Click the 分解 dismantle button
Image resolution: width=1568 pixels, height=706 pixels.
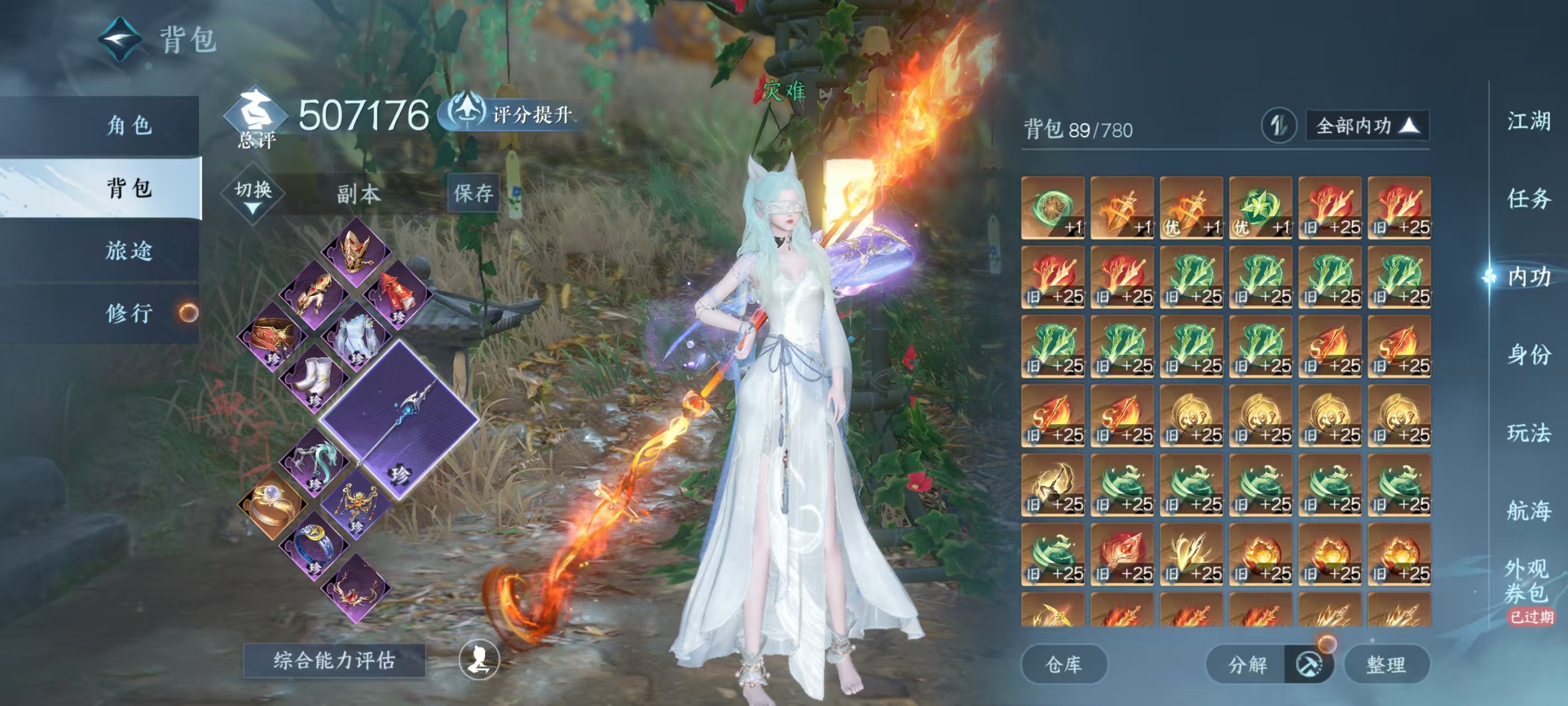tap(1247, 665)
